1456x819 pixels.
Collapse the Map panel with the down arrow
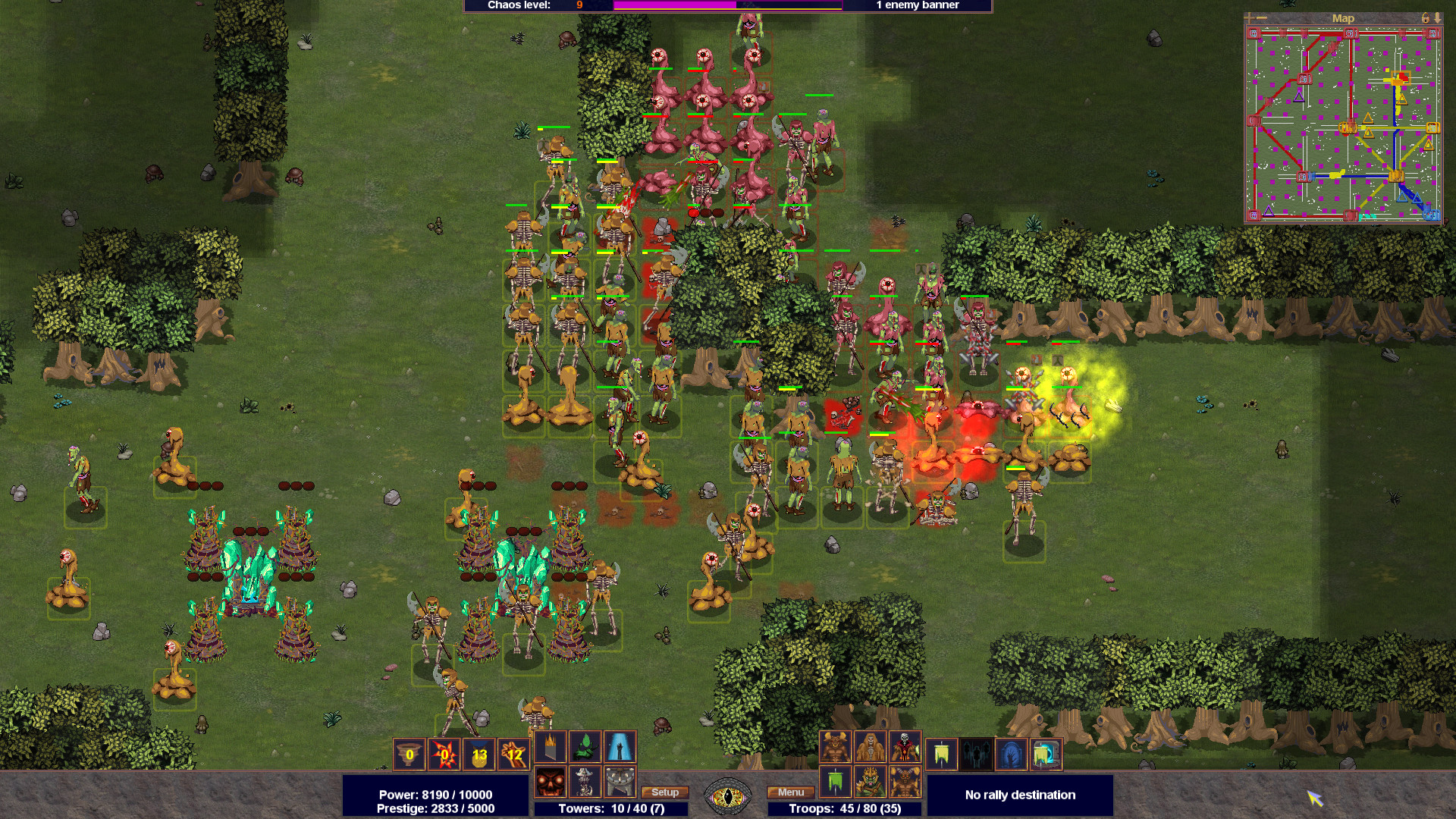pos(1439,19)
